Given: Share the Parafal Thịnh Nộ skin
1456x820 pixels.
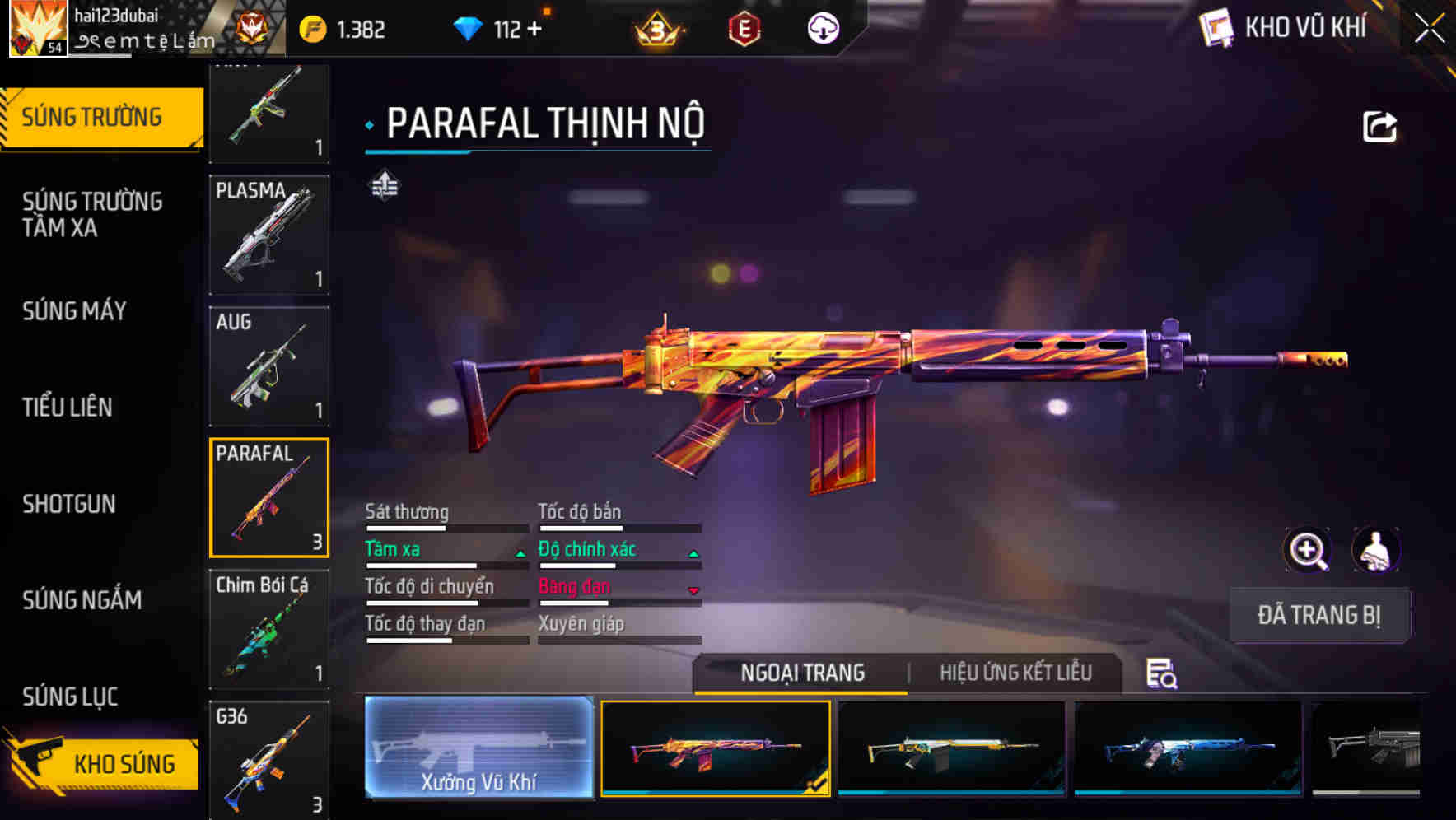Looking at the screenshot, I should coord(1379,123).
